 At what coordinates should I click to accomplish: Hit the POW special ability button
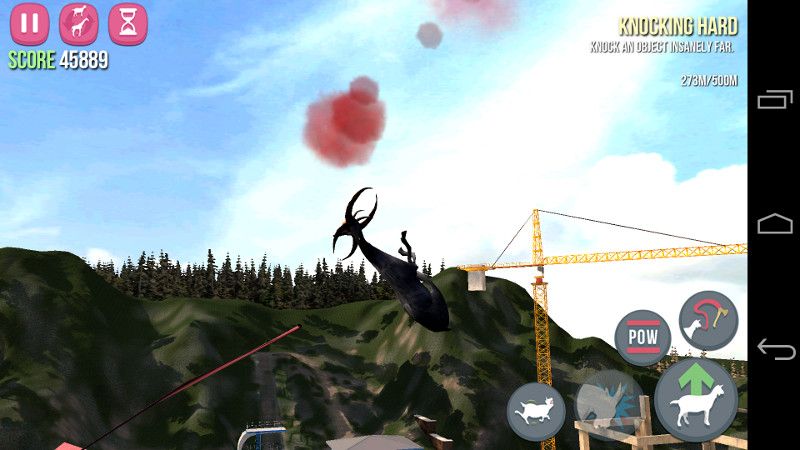tap(643, 338)
